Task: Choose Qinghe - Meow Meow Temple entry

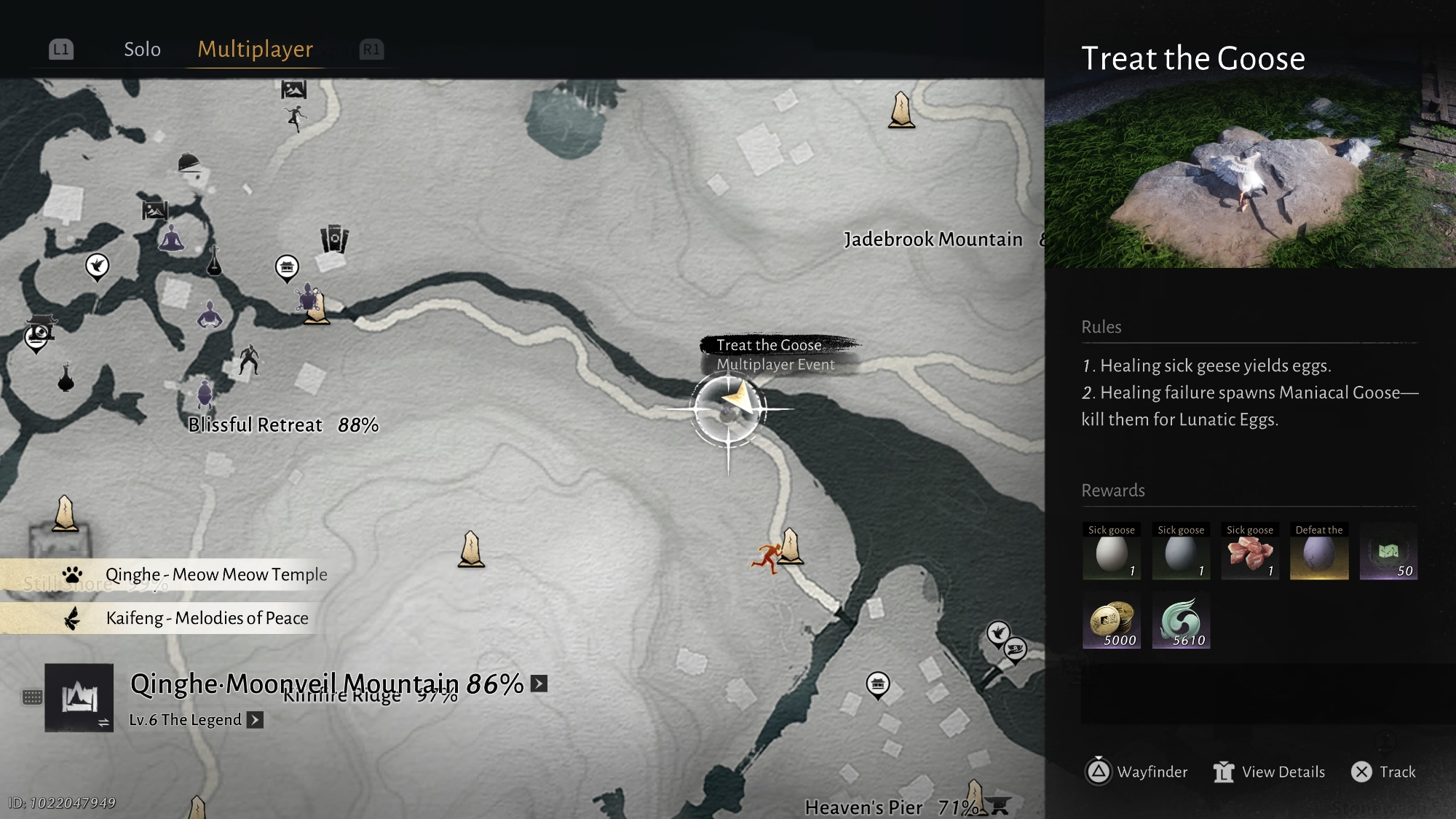Action: 215,574
